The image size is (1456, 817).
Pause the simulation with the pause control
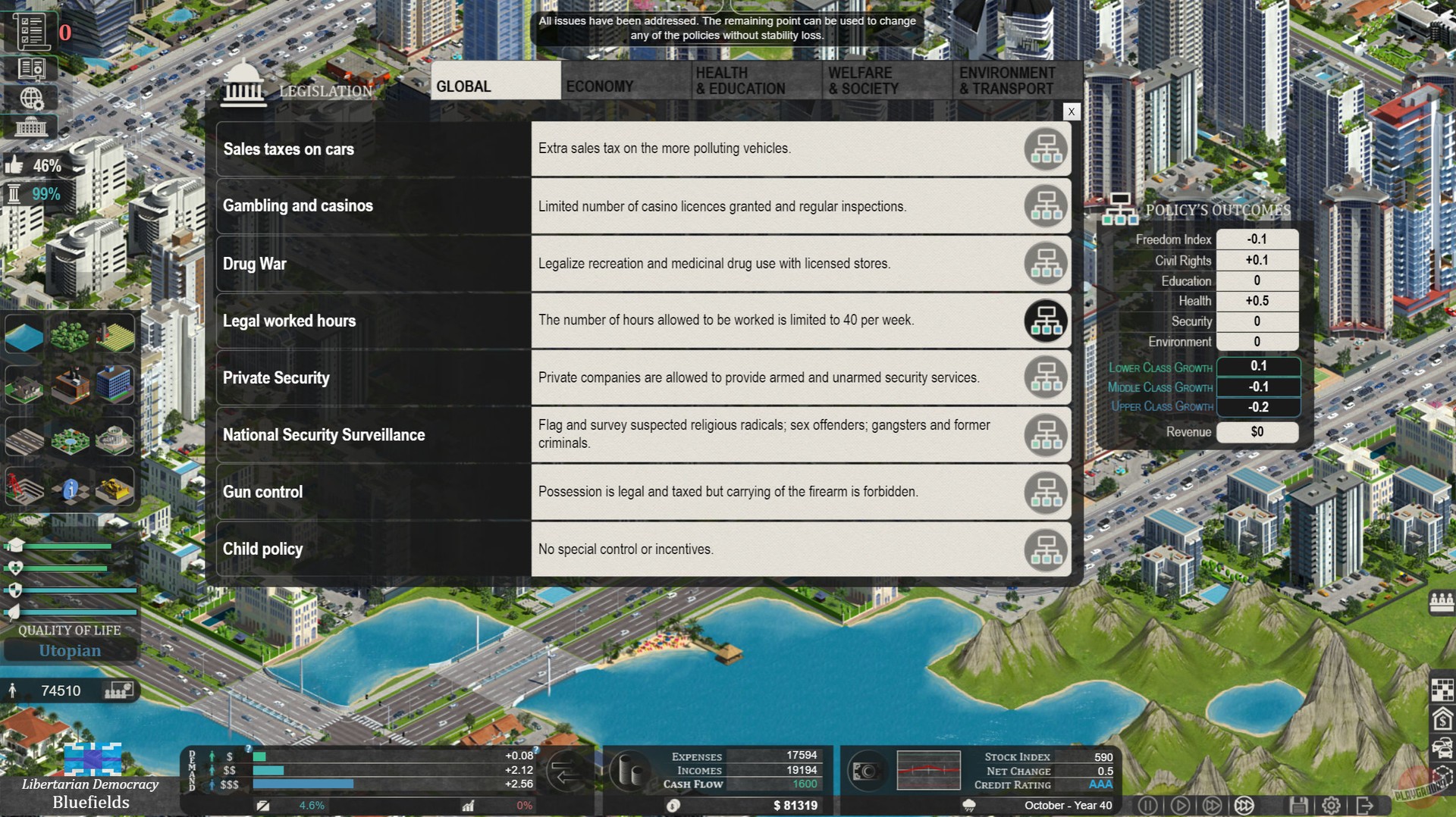[x=1148, y=806]
